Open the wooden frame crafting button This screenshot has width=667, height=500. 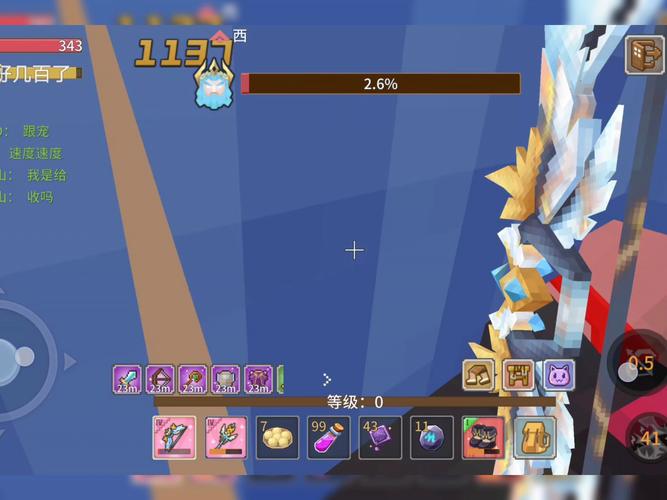click(518, 376)
